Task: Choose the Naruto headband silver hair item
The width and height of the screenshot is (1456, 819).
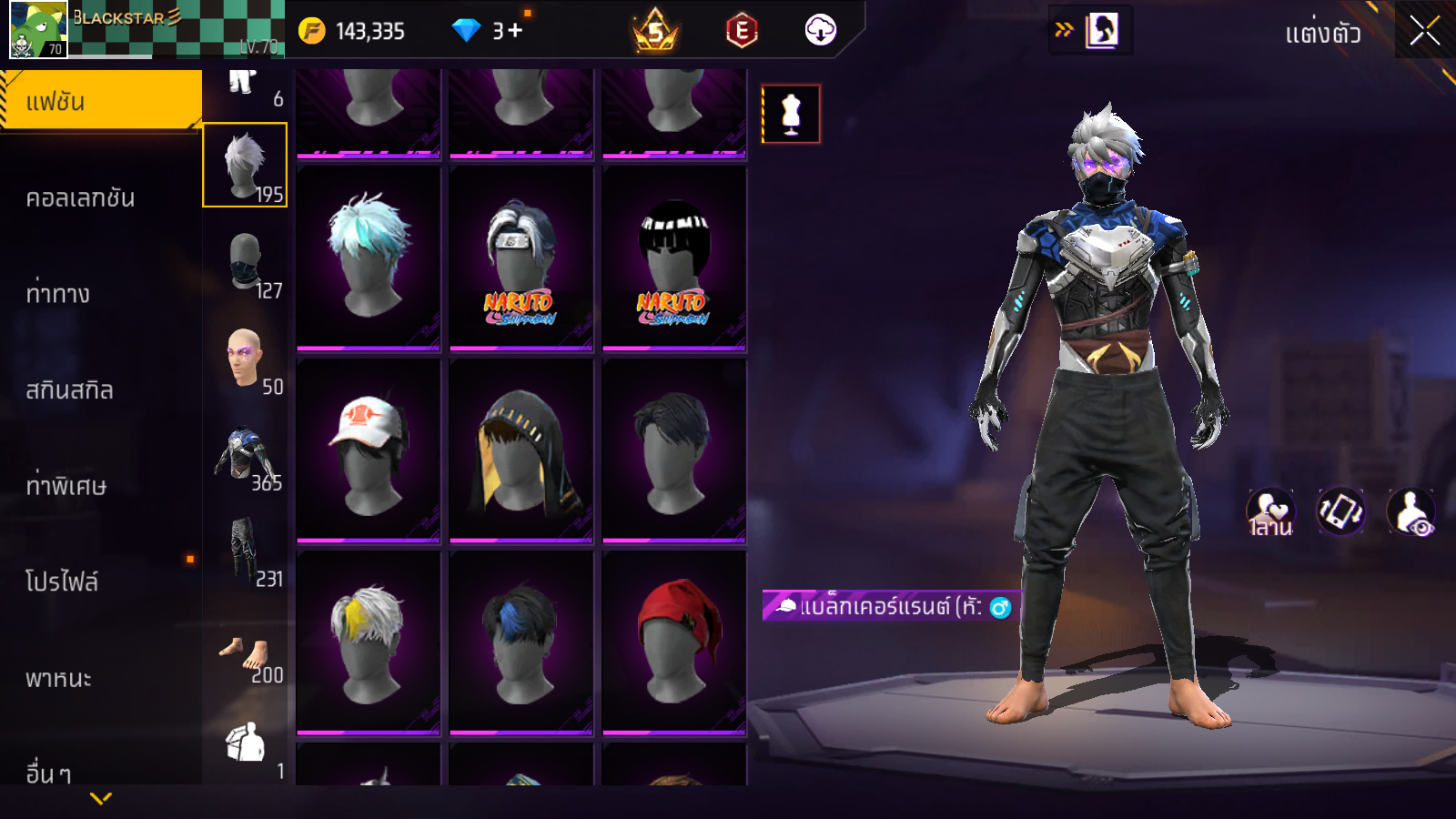Action: [521, 258]
